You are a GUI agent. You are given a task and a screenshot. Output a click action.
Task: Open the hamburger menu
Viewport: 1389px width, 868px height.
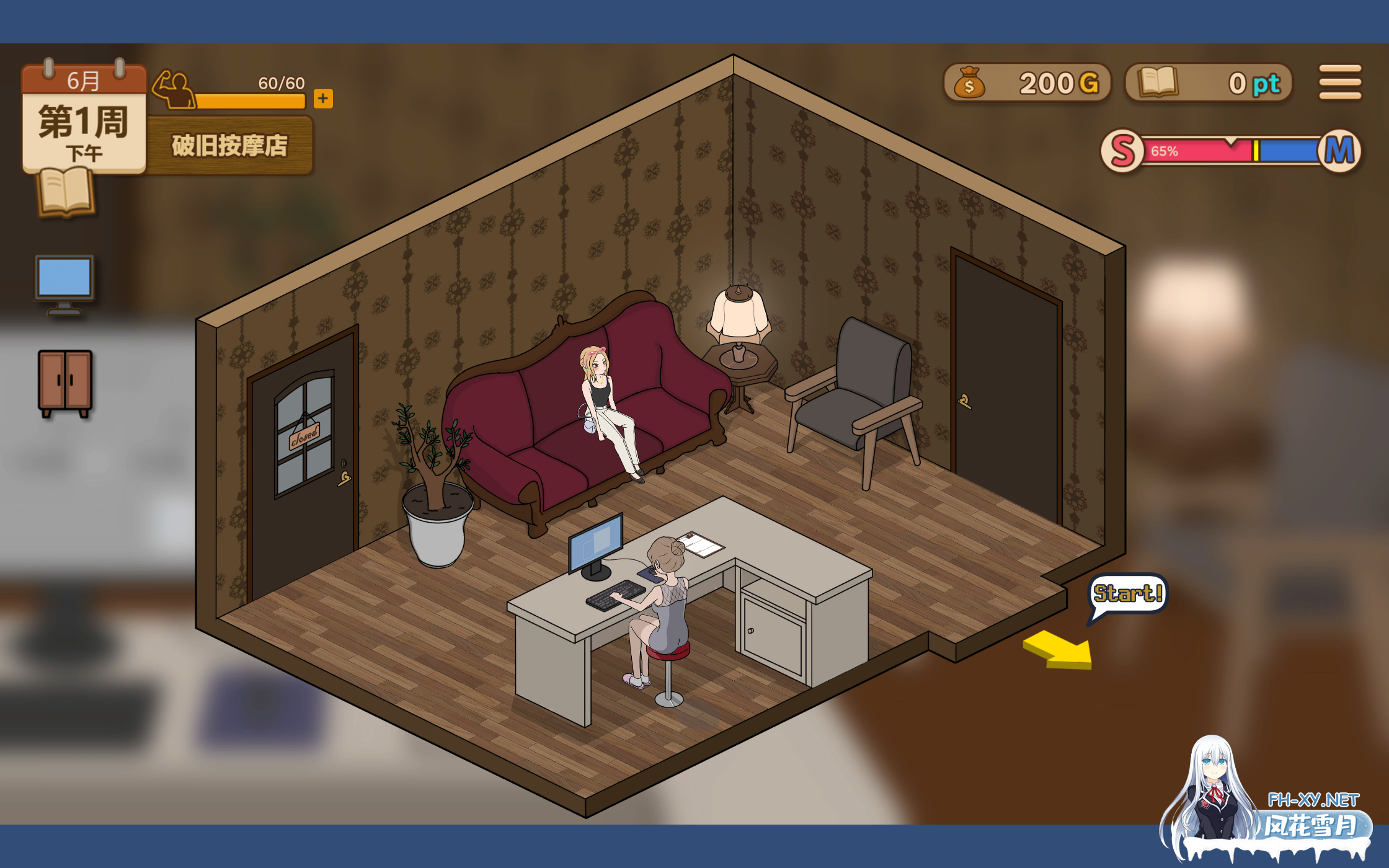pos(1339,82)
